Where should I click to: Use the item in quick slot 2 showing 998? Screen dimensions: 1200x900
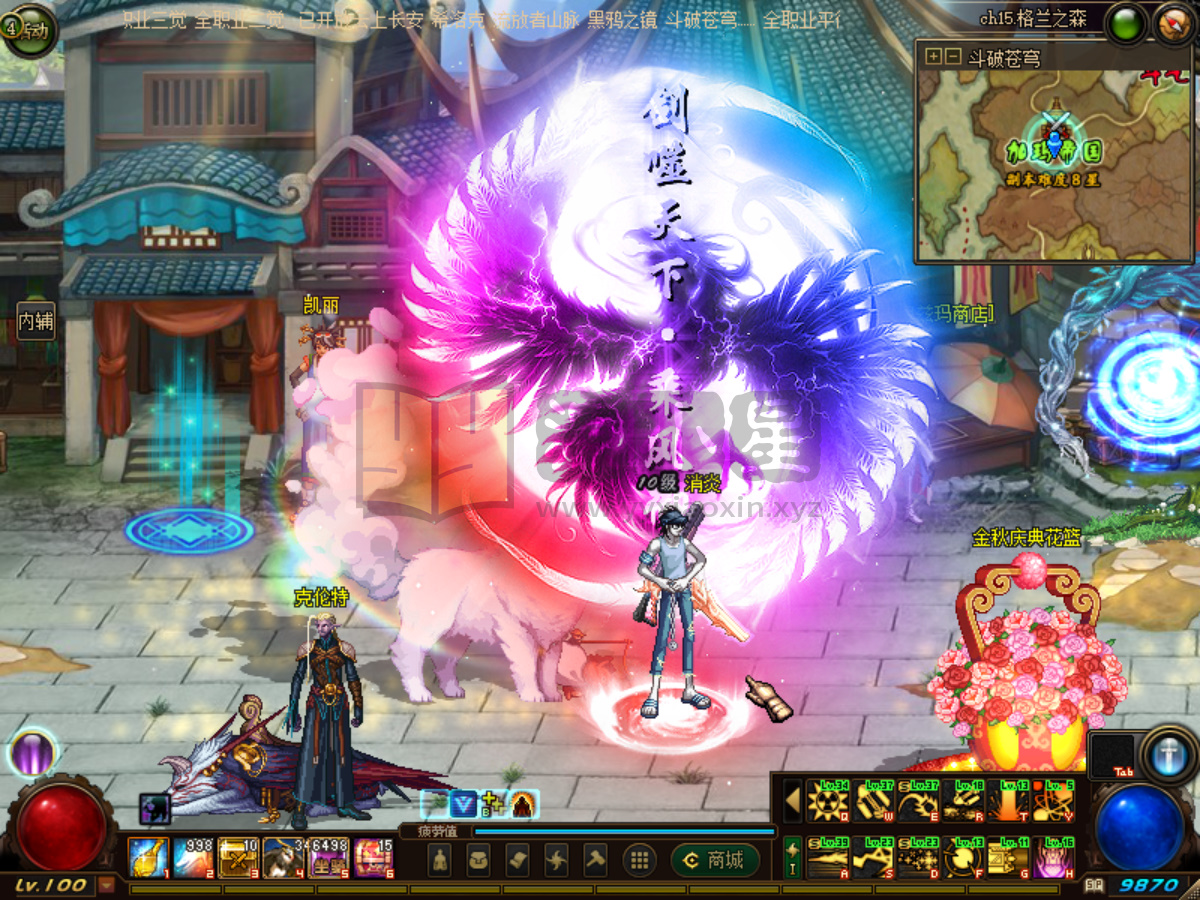click(192, 857)
